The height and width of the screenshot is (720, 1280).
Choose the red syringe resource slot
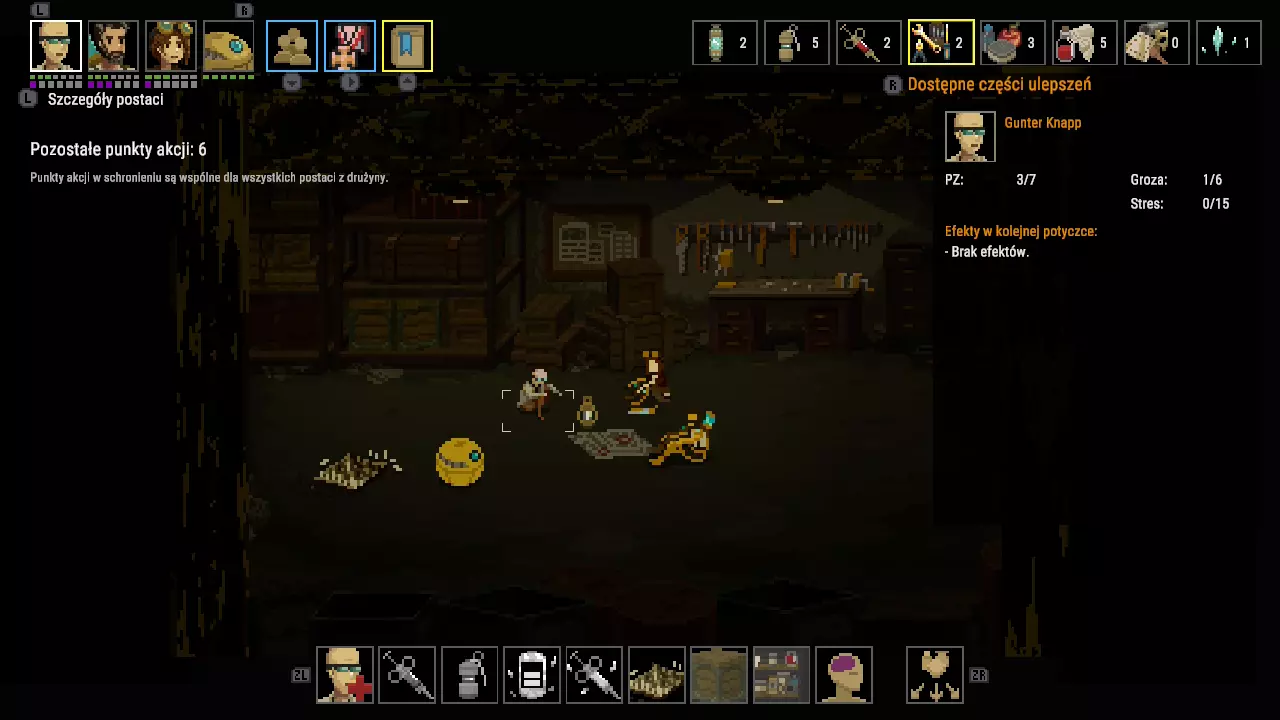pyautogui.click(x=869, y=43)
